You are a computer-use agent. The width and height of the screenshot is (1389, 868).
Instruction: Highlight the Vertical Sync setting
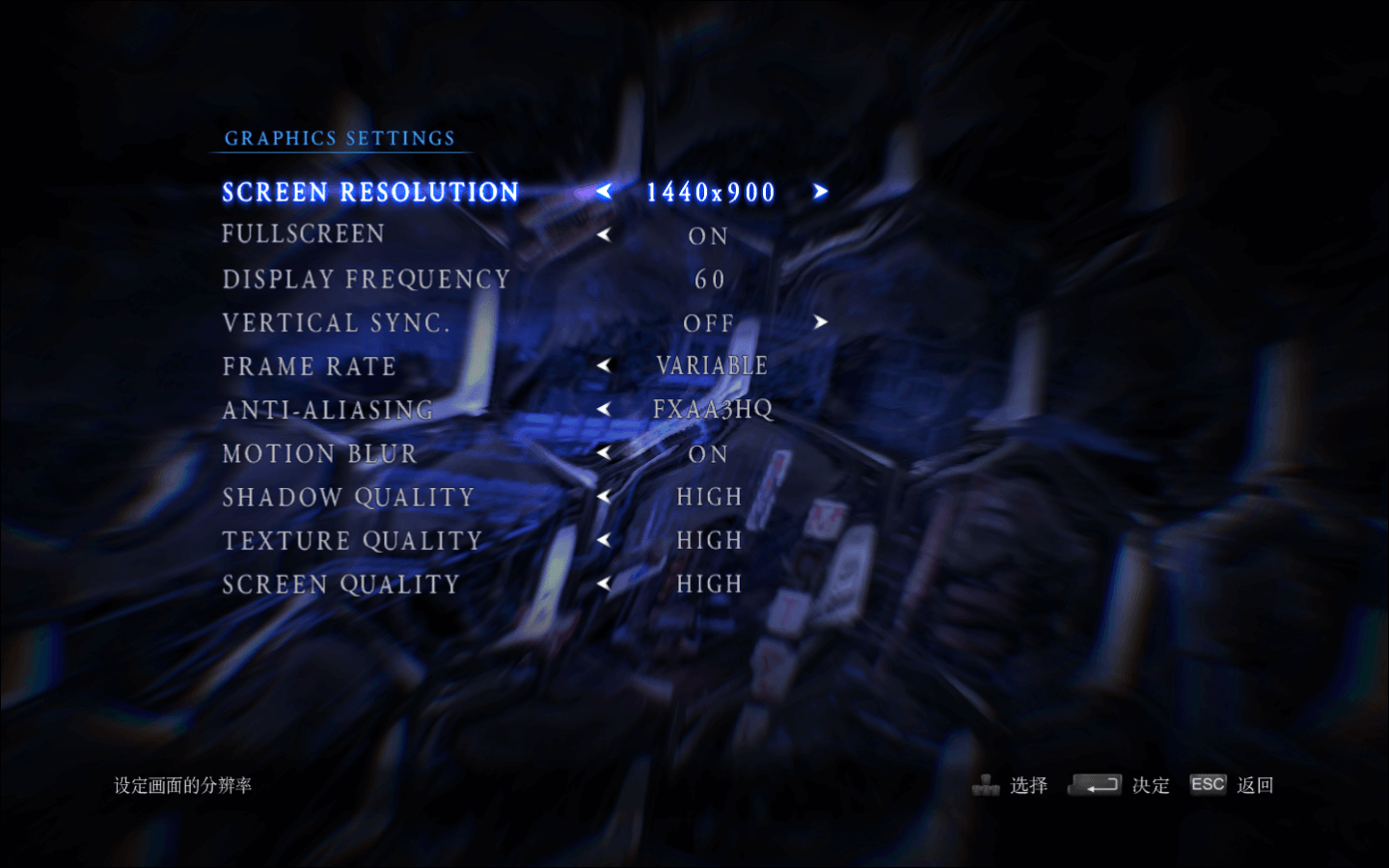336,323
